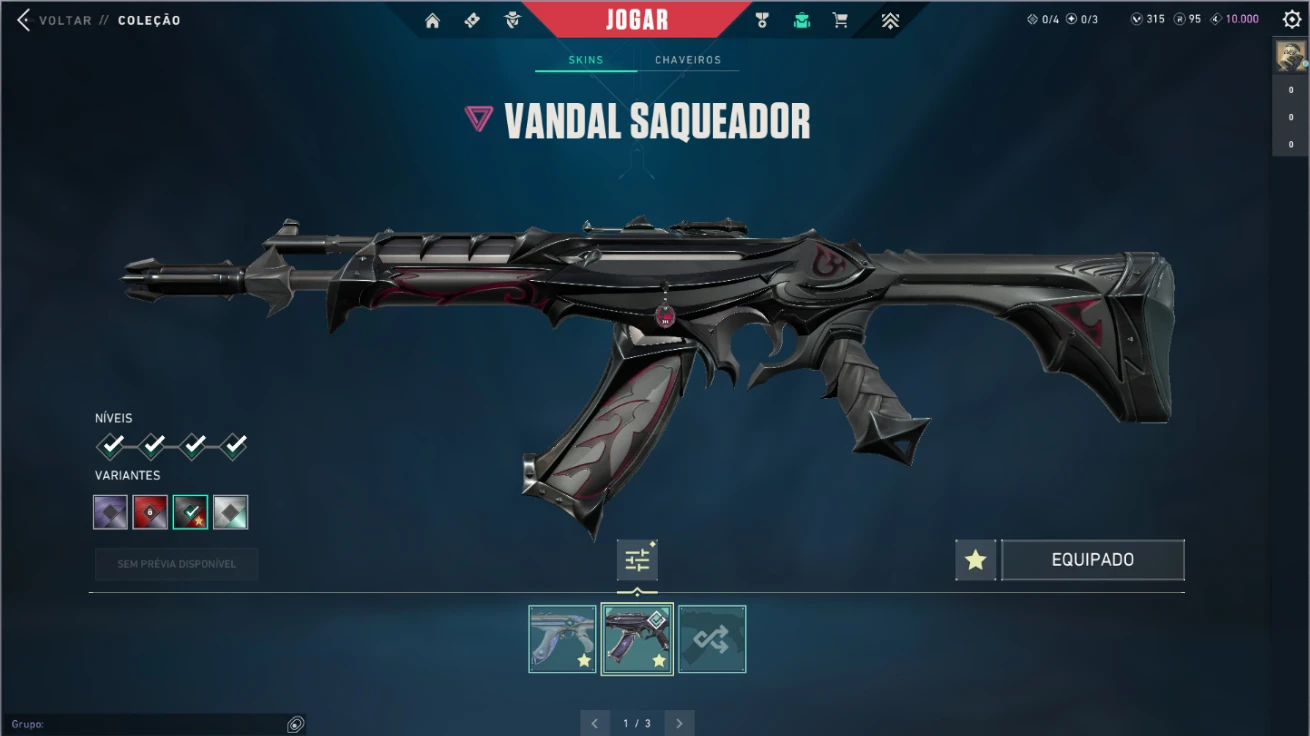The width and height of the screenshot is (1310, 736).
Task: Open the home screen via house icon
Action: (432, 20)
